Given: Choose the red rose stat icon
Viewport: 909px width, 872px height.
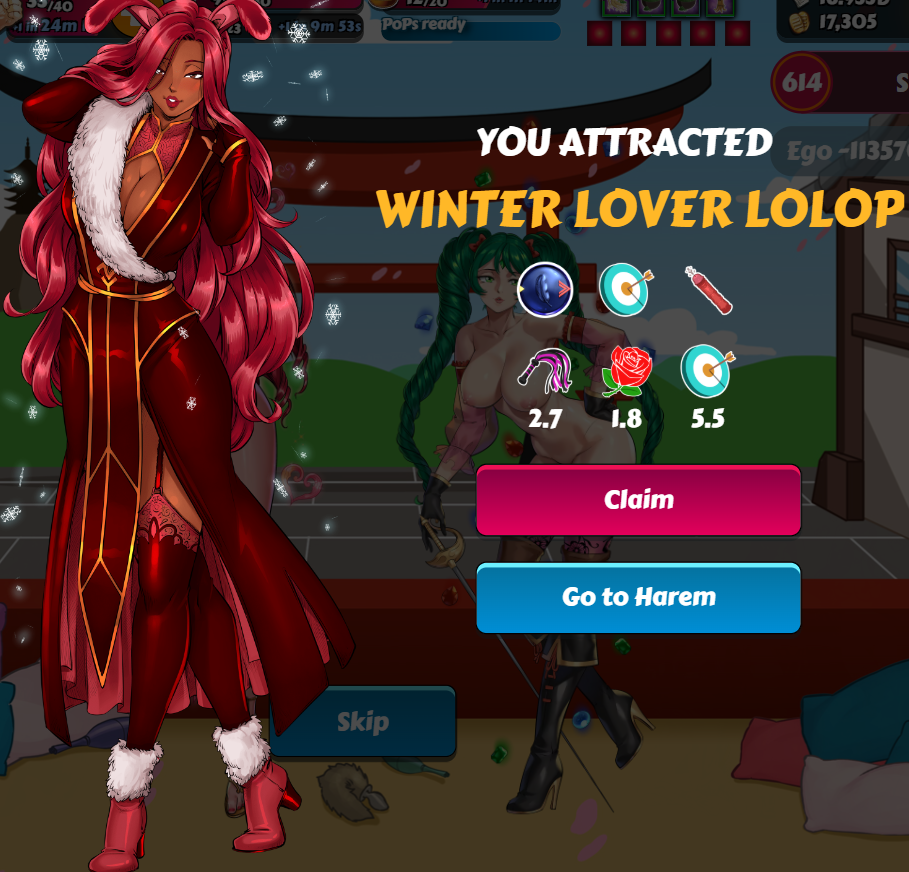Looking at the screenshot, I should [626, 372].
